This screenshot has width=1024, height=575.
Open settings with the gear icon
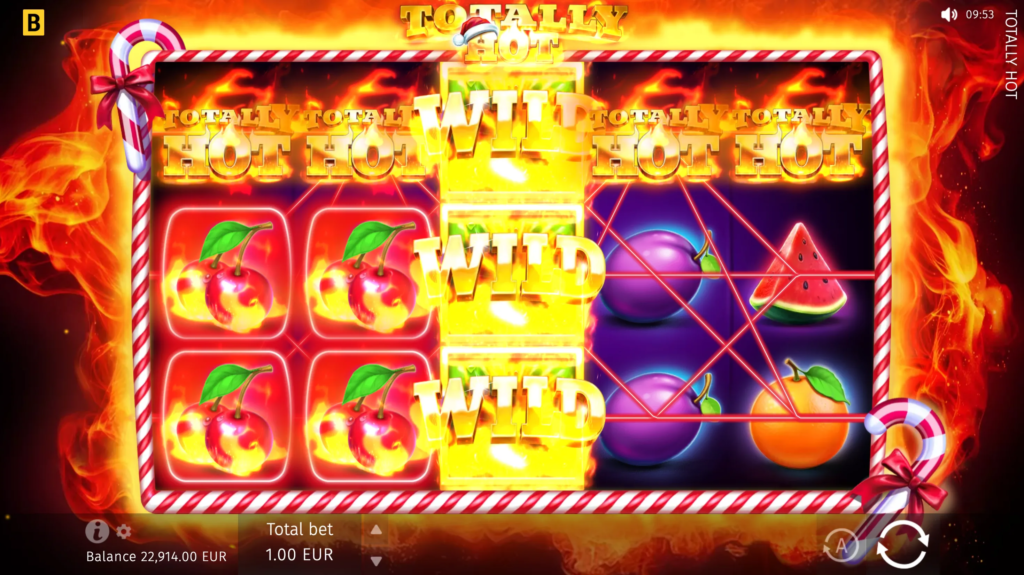point(124,532)
